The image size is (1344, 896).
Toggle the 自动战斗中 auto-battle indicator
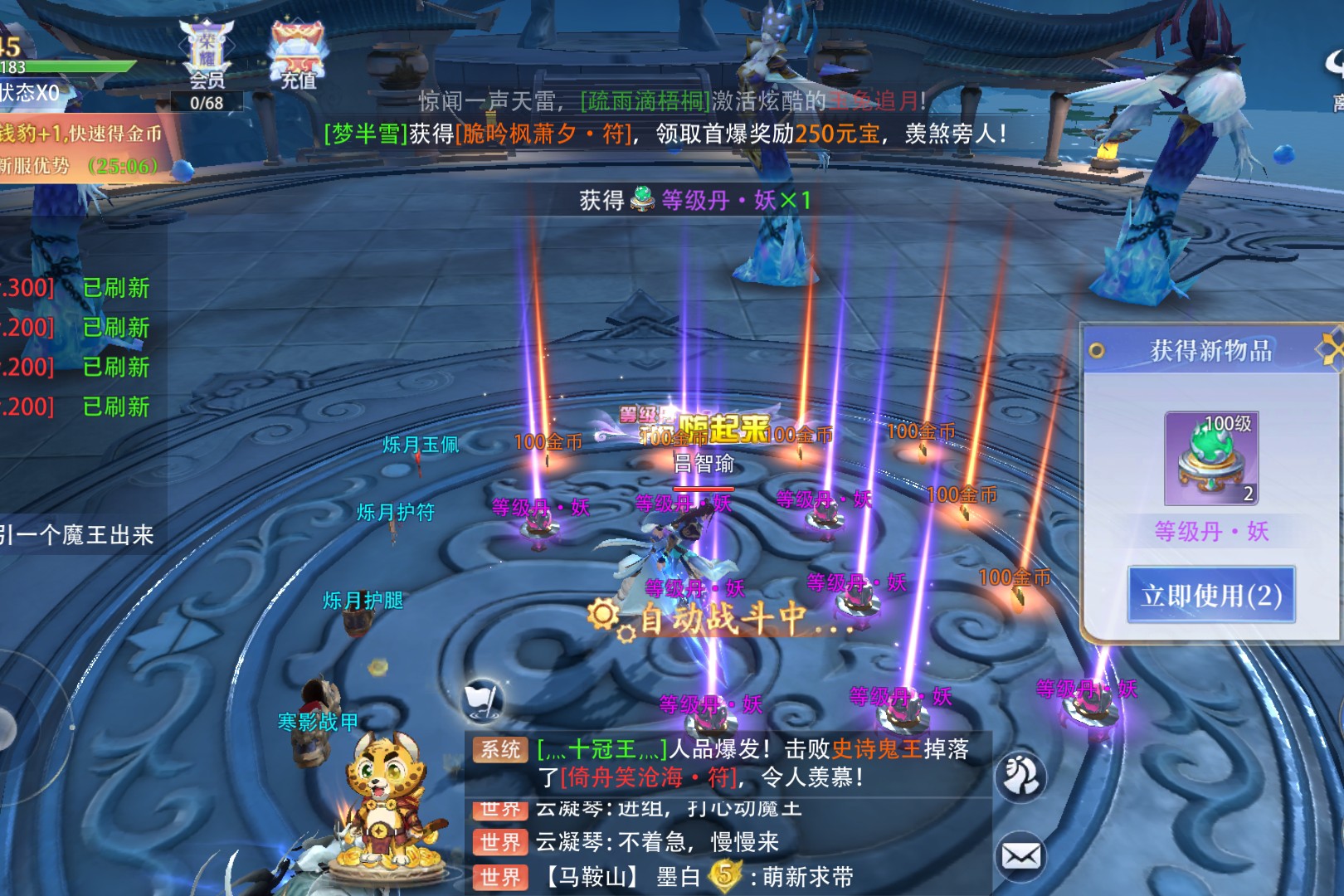[718, 618]
